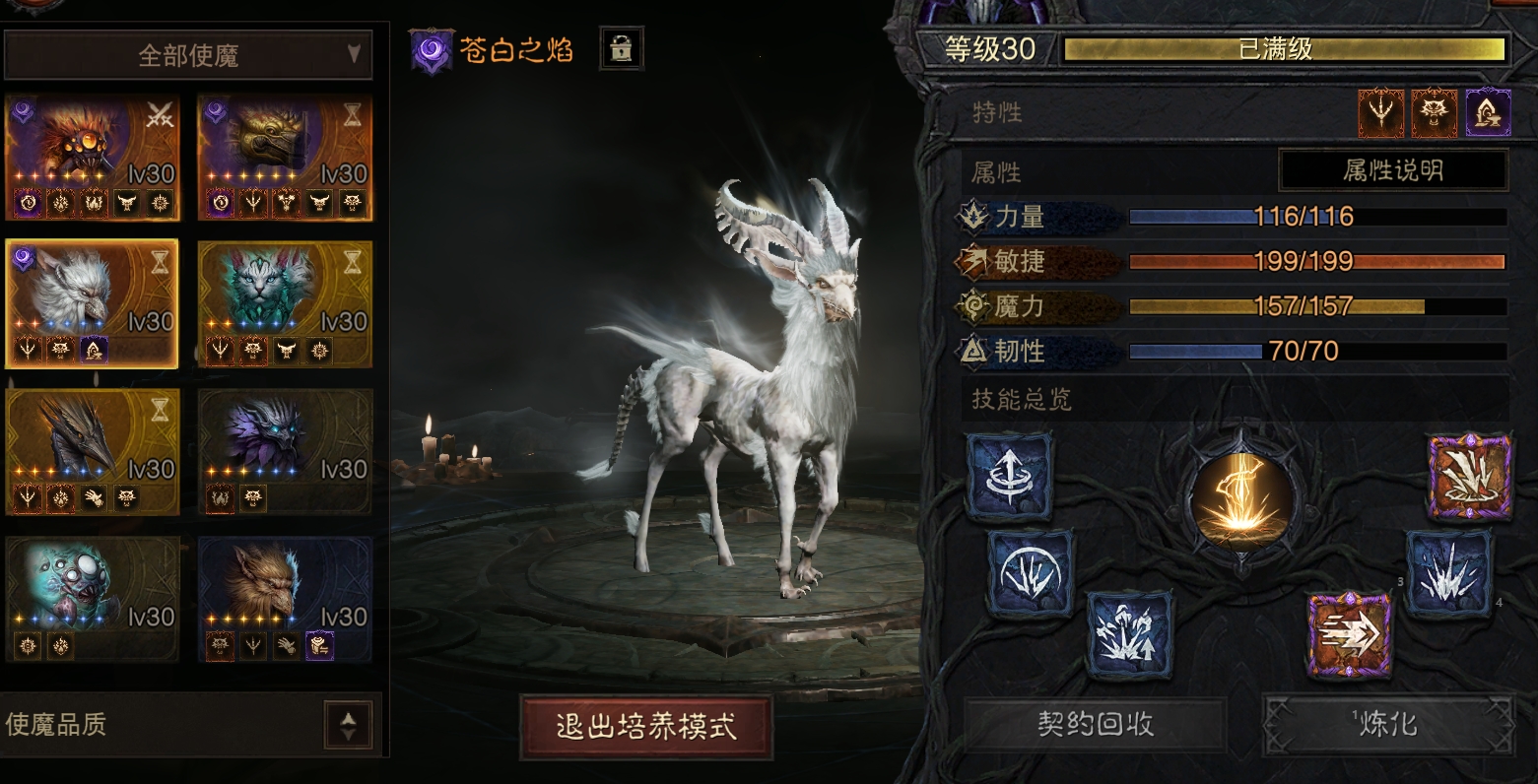The image size is (1538, 784).
Task: Select the pale multi-eyed creature familiar card
Action: [x=92, y=599]
